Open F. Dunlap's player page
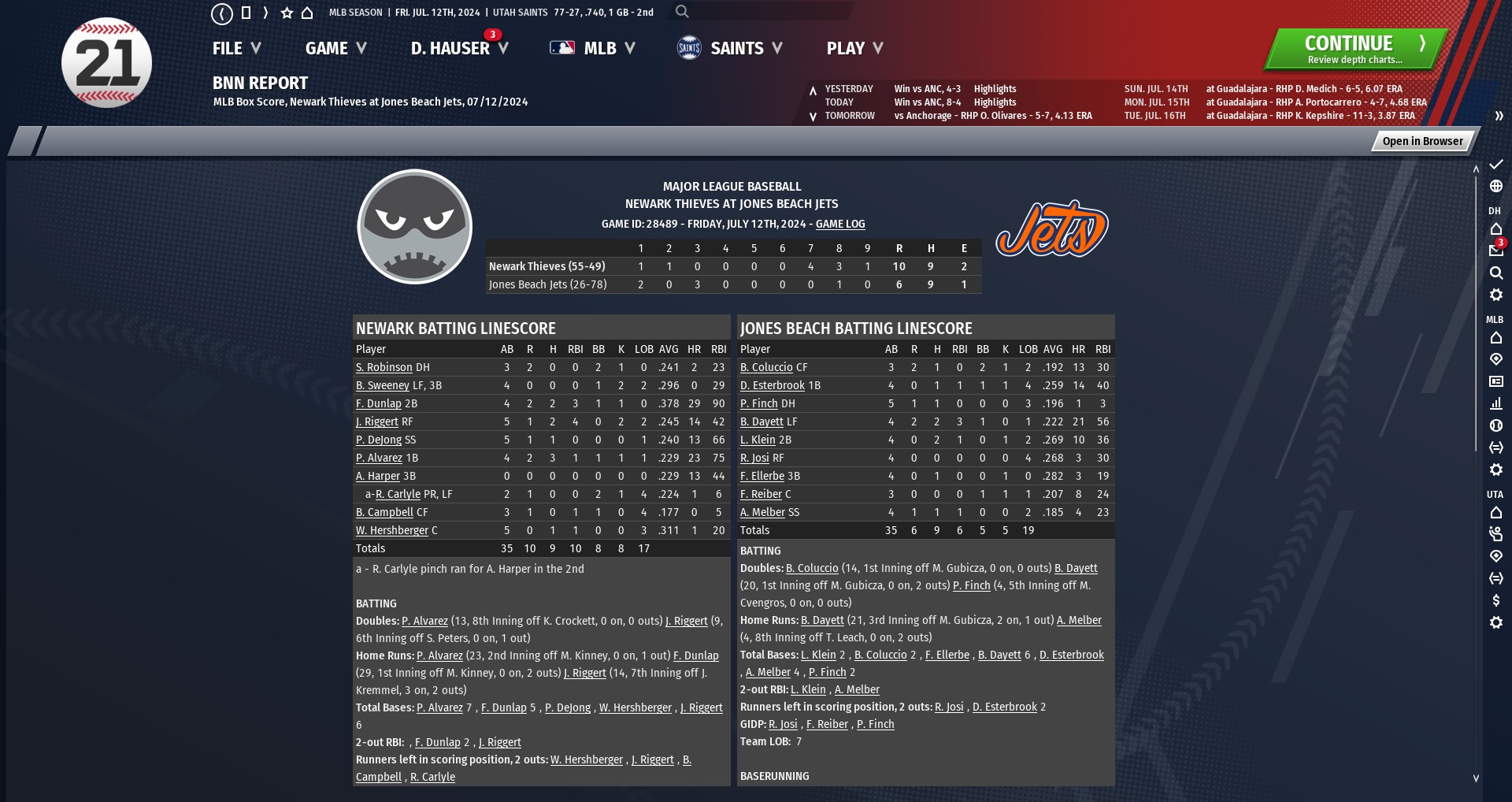1512x802 pixels. [378, 403]
